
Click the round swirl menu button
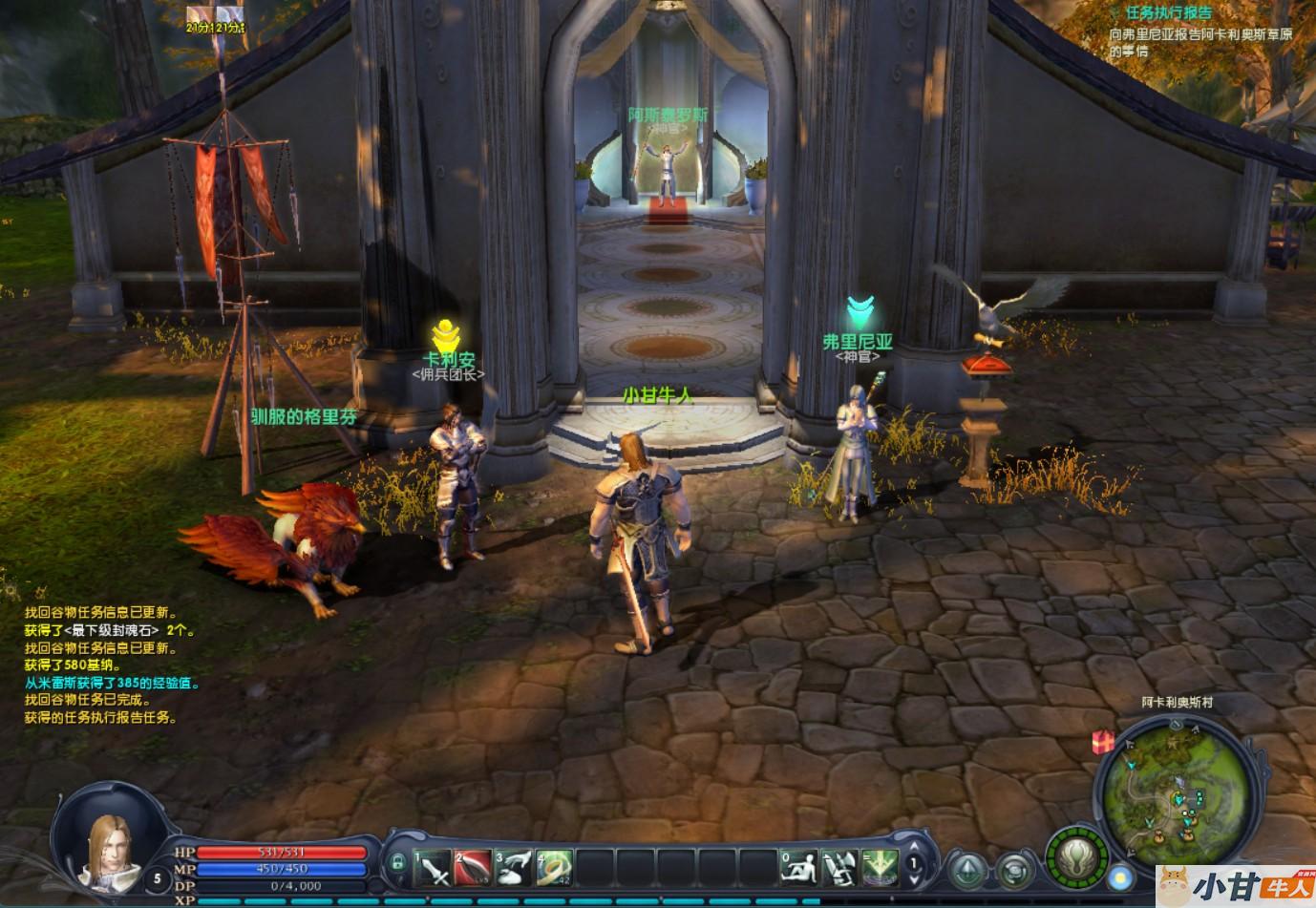pos(1014,870)
